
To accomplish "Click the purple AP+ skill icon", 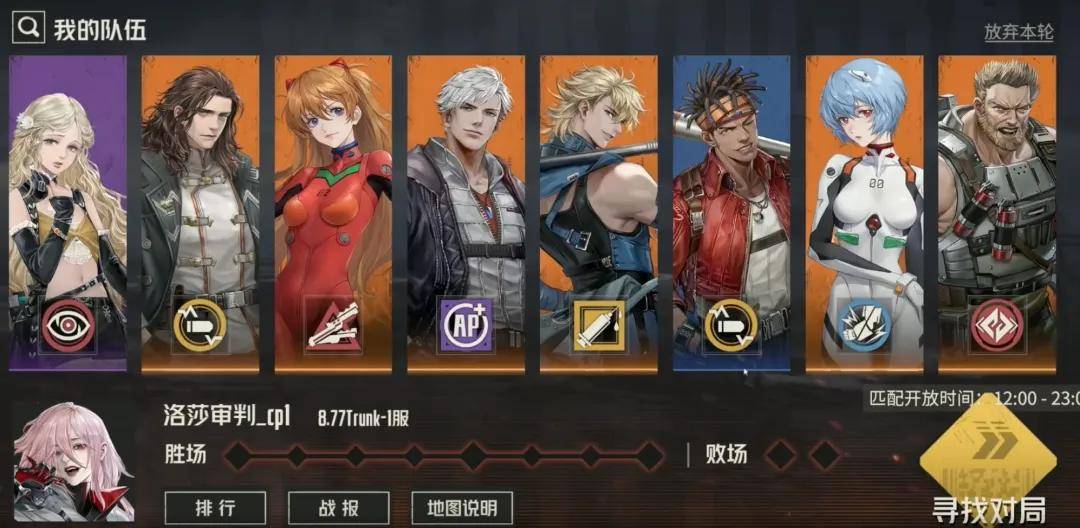I will 466,325.
